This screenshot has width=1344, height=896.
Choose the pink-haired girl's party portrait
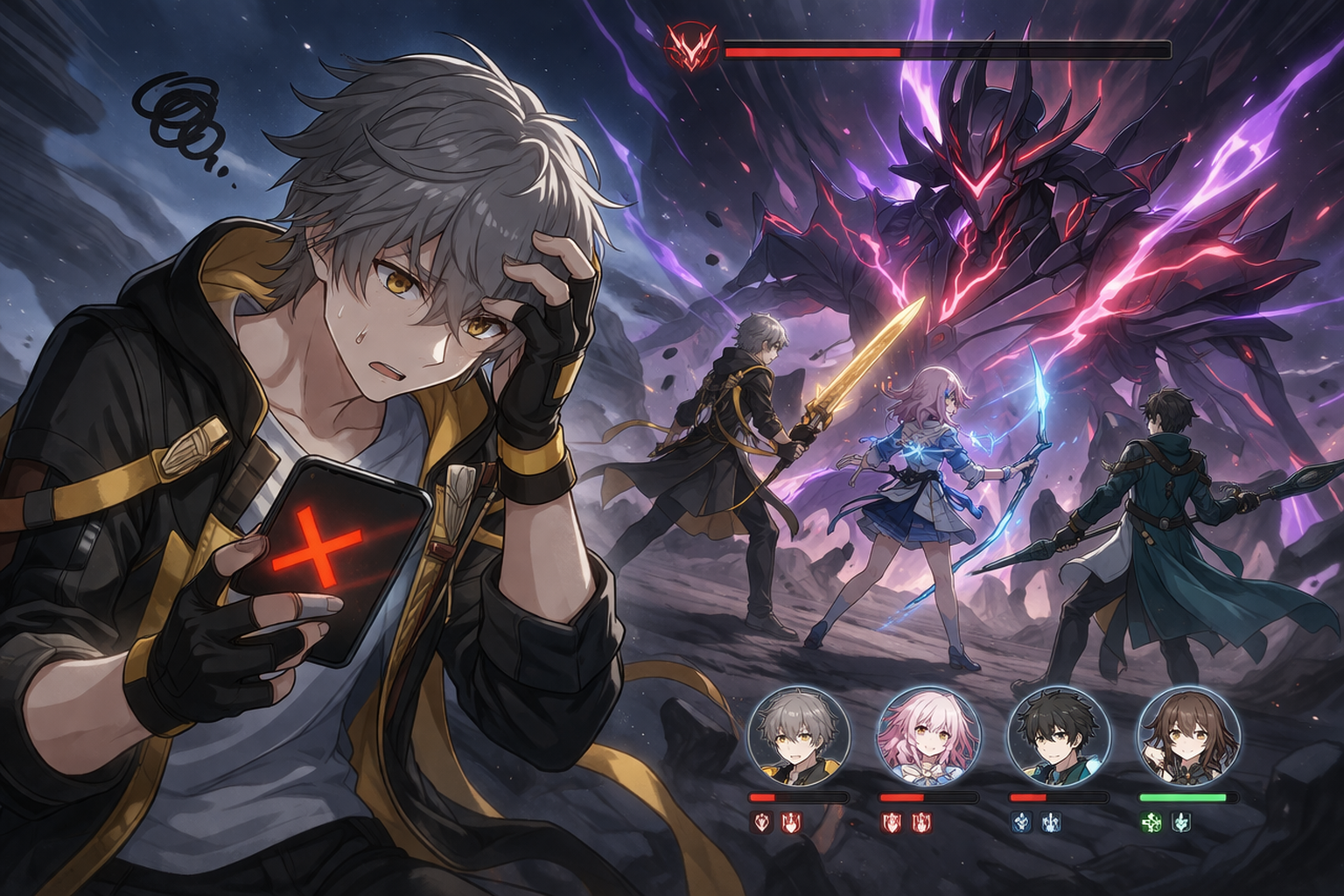[x=928, y=737]
